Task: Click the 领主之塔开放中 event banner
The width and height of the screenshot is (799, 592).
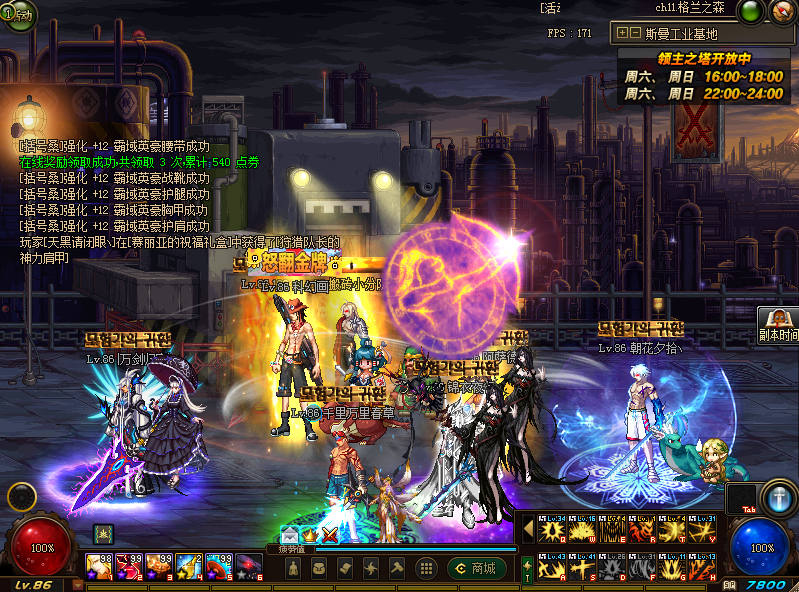Action: point(704,58)
